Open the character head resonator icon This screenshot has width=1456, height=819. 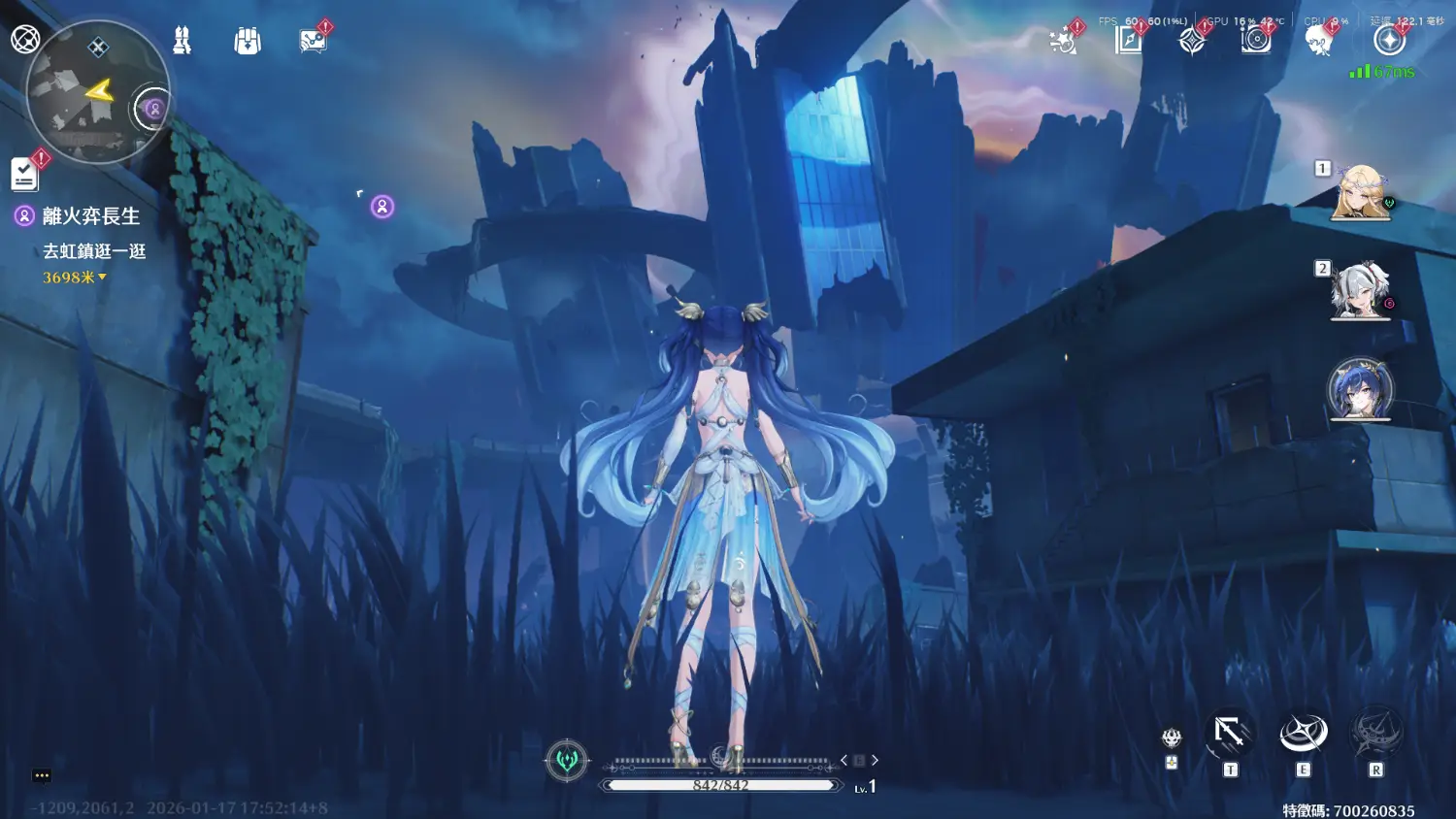coord(1318,41)
